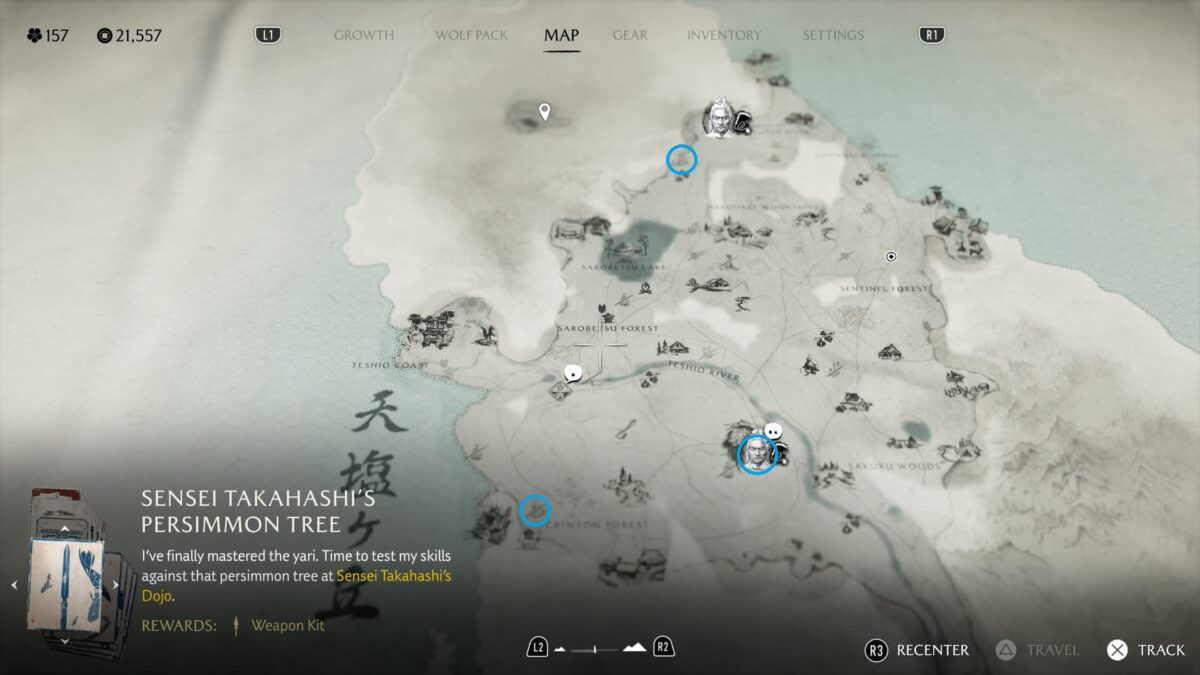The image size is (1200, 675).
Task: Switch to the Gear tab
Action: point(630,35)
